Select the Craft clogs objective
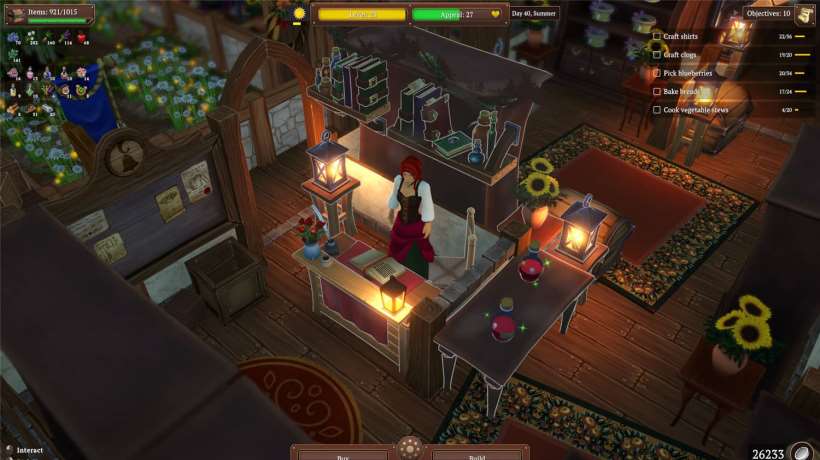The width and height of the screenshot is (820, 460). 680,55
